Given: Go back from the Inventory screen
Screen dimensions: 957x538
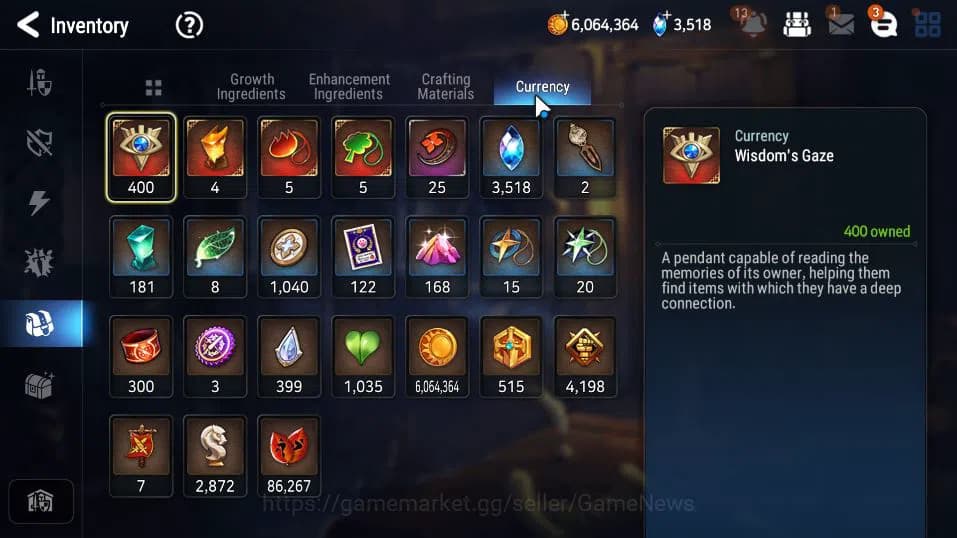Looking at the screenshot, I should (x=29, y=25).
